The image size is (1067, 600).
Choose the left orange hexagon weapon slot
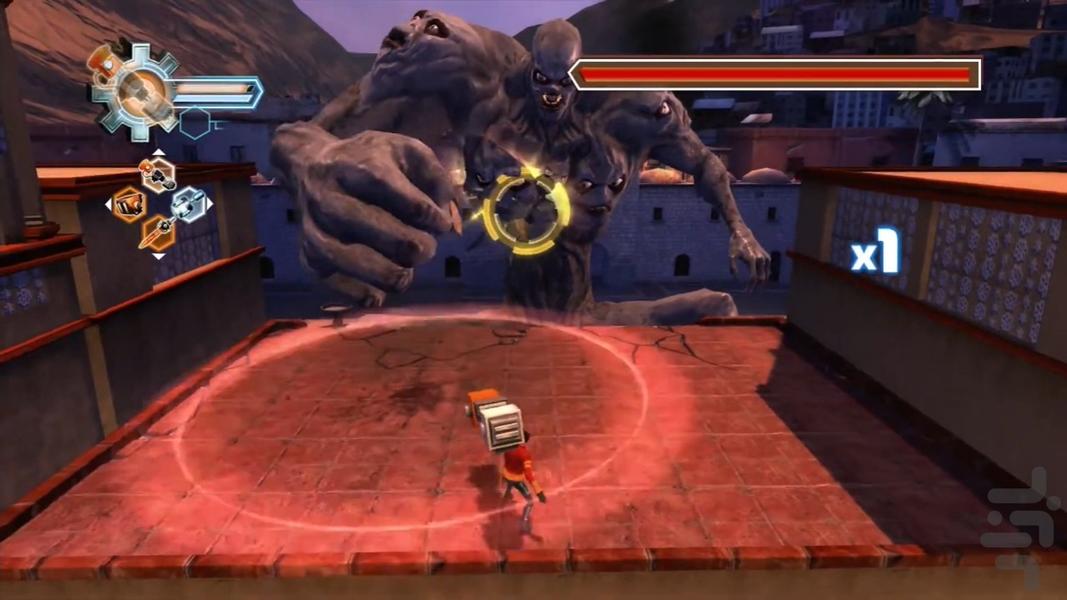[x=129, y=205]
